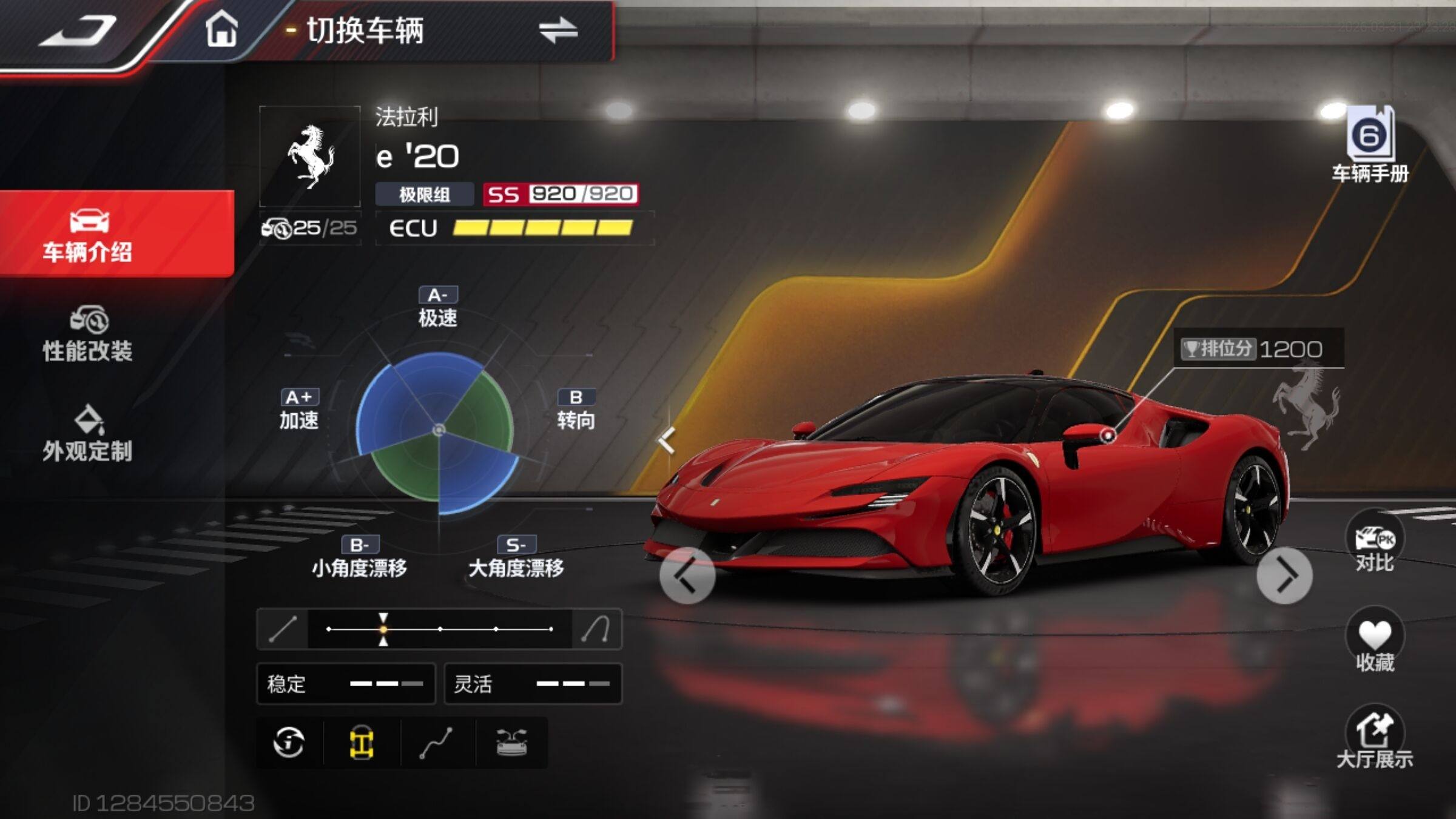Adjust the handling tuning slider marker
Viewport: 1456px width, 819px height.
point(383,629)
